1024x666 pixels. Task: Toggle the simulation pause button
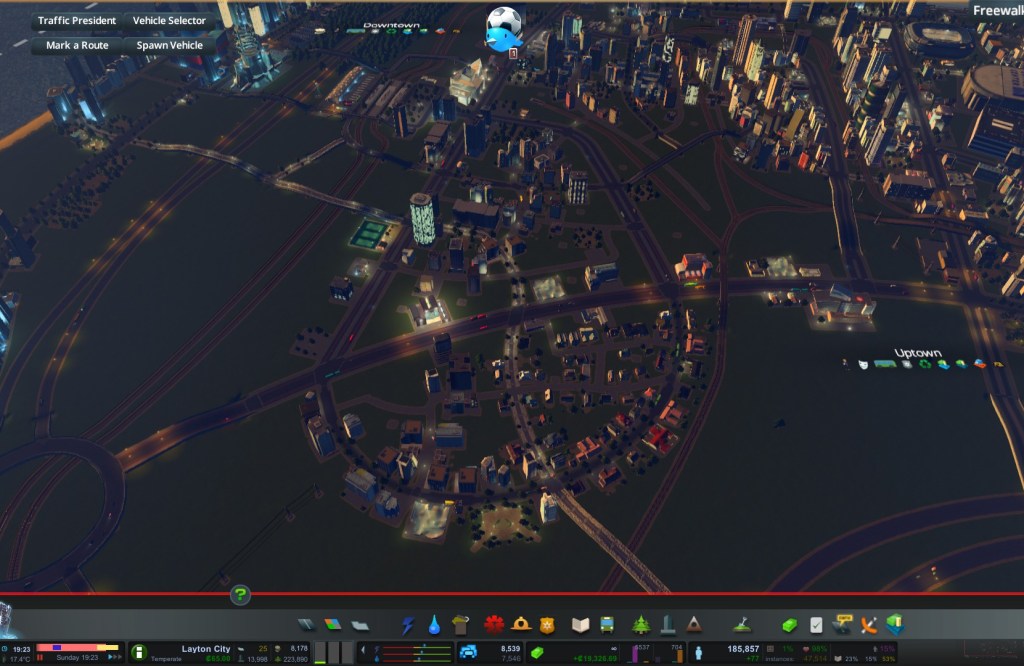pyautogui.click(x=40, y=658)
